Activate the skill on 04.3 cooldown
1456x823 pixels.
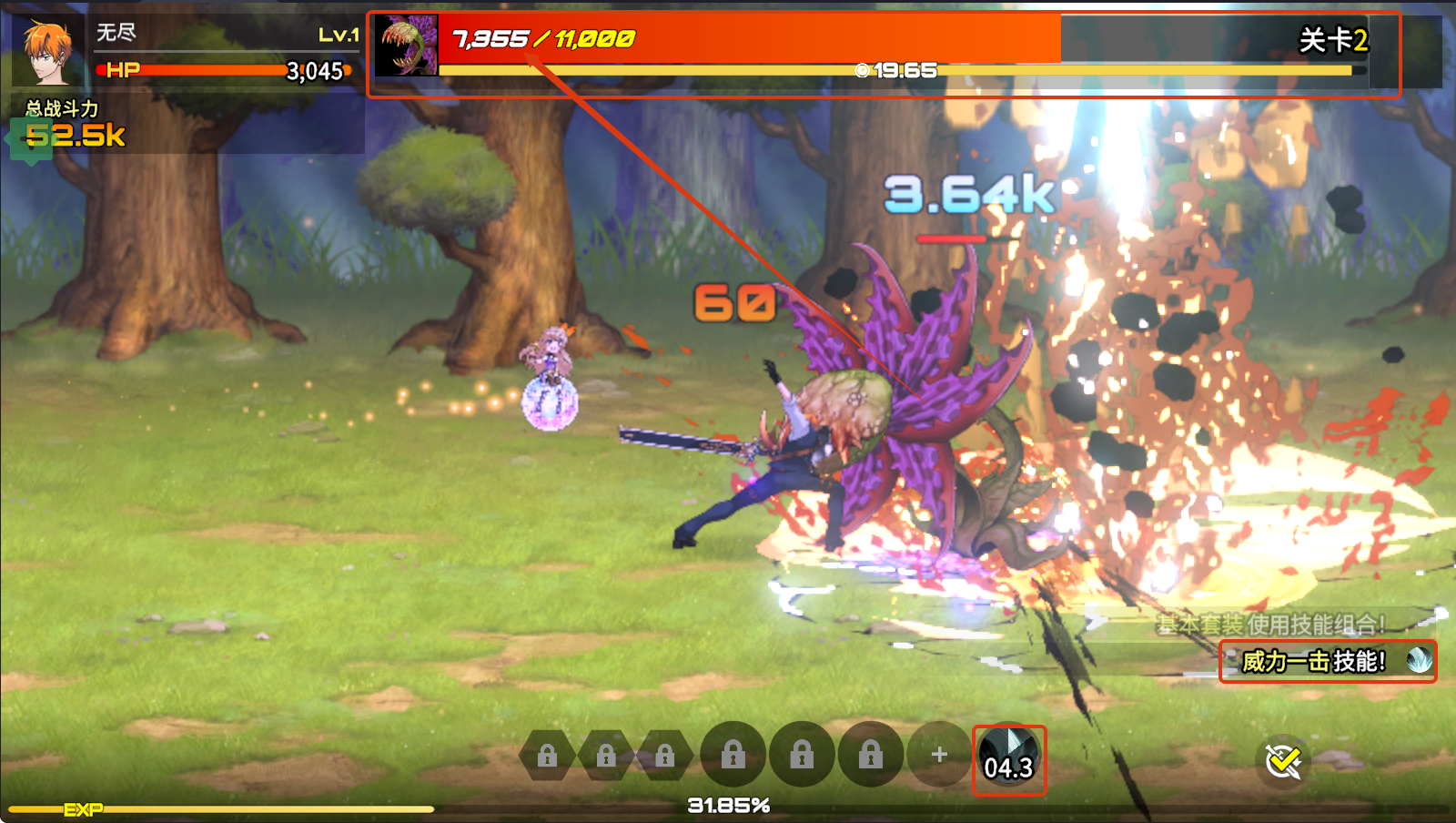point(1008,759)
